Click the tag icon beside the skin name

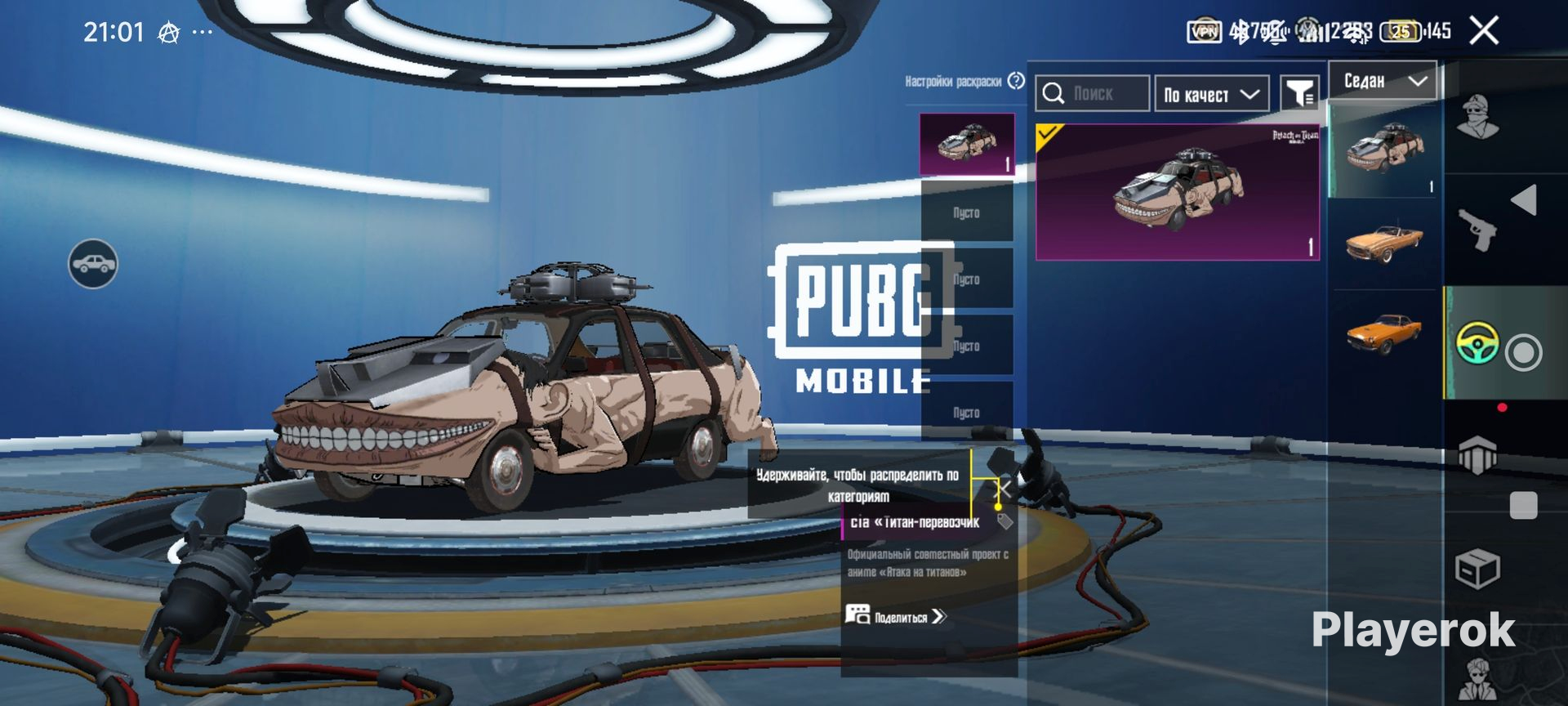pos(1005,521)
